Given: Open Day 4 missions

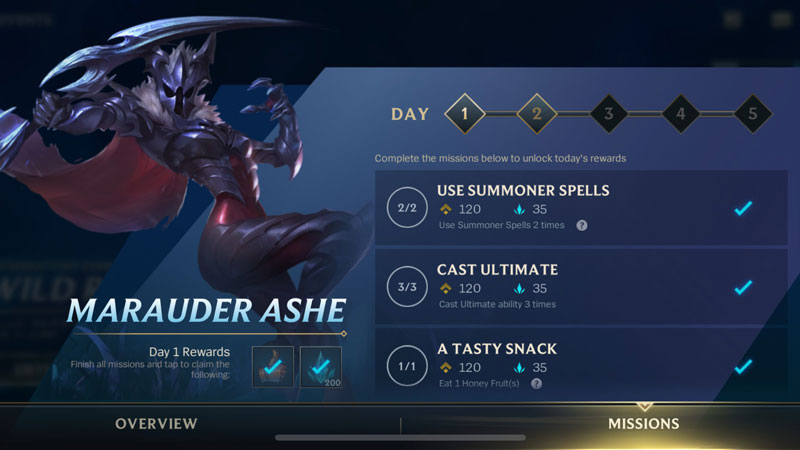Looking at the screenshot, I should coord(680,113).
